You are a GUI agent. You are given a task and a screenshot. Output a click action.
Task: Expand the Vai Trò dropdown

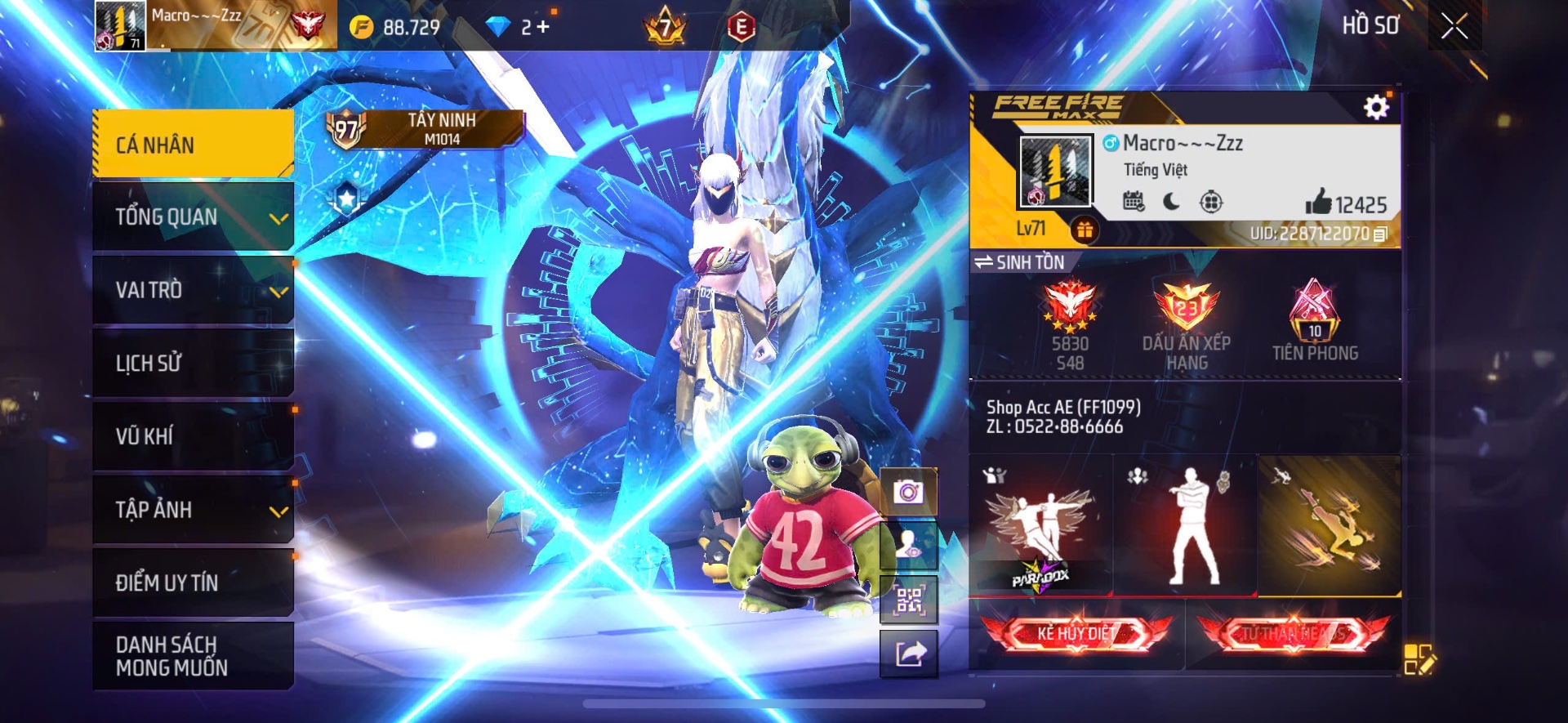pos(194,290)
